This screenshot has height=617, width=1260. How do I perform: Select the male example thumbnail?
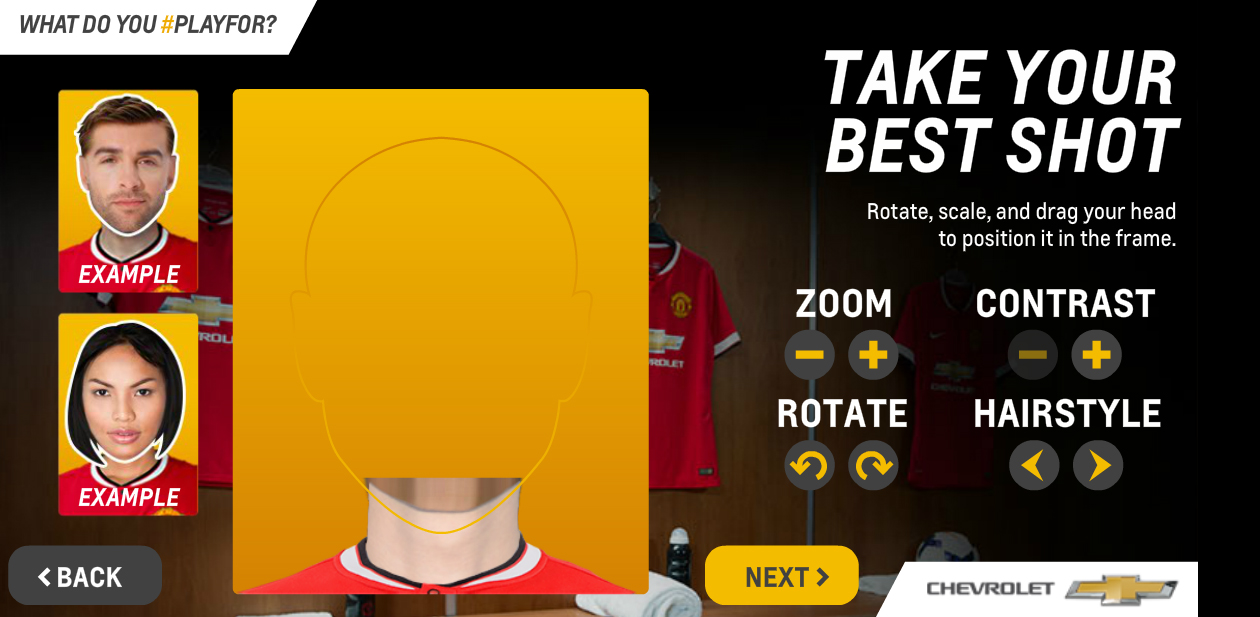128,191
